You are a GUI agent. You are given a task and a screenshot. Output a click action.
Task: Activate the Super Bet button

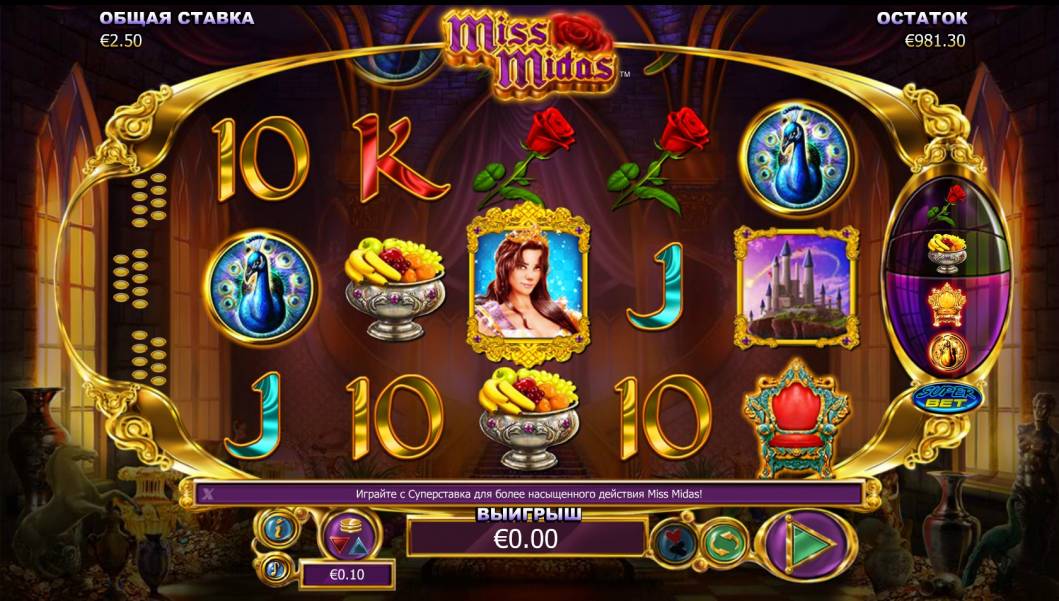(938, 398)
